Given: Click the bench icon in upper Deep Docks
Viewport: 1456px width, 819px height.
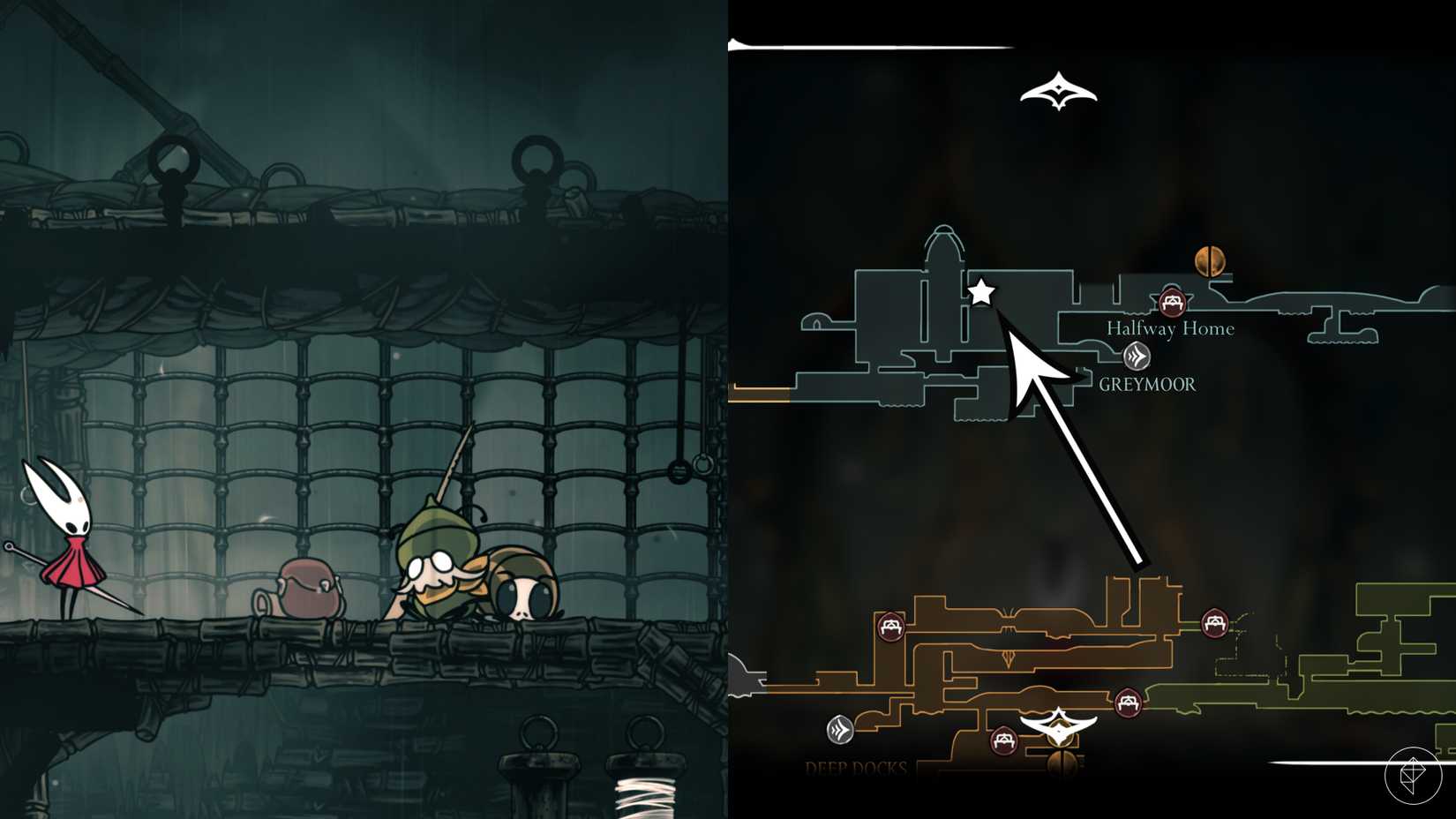Looking at the screenshot, I should click(890, 626).
